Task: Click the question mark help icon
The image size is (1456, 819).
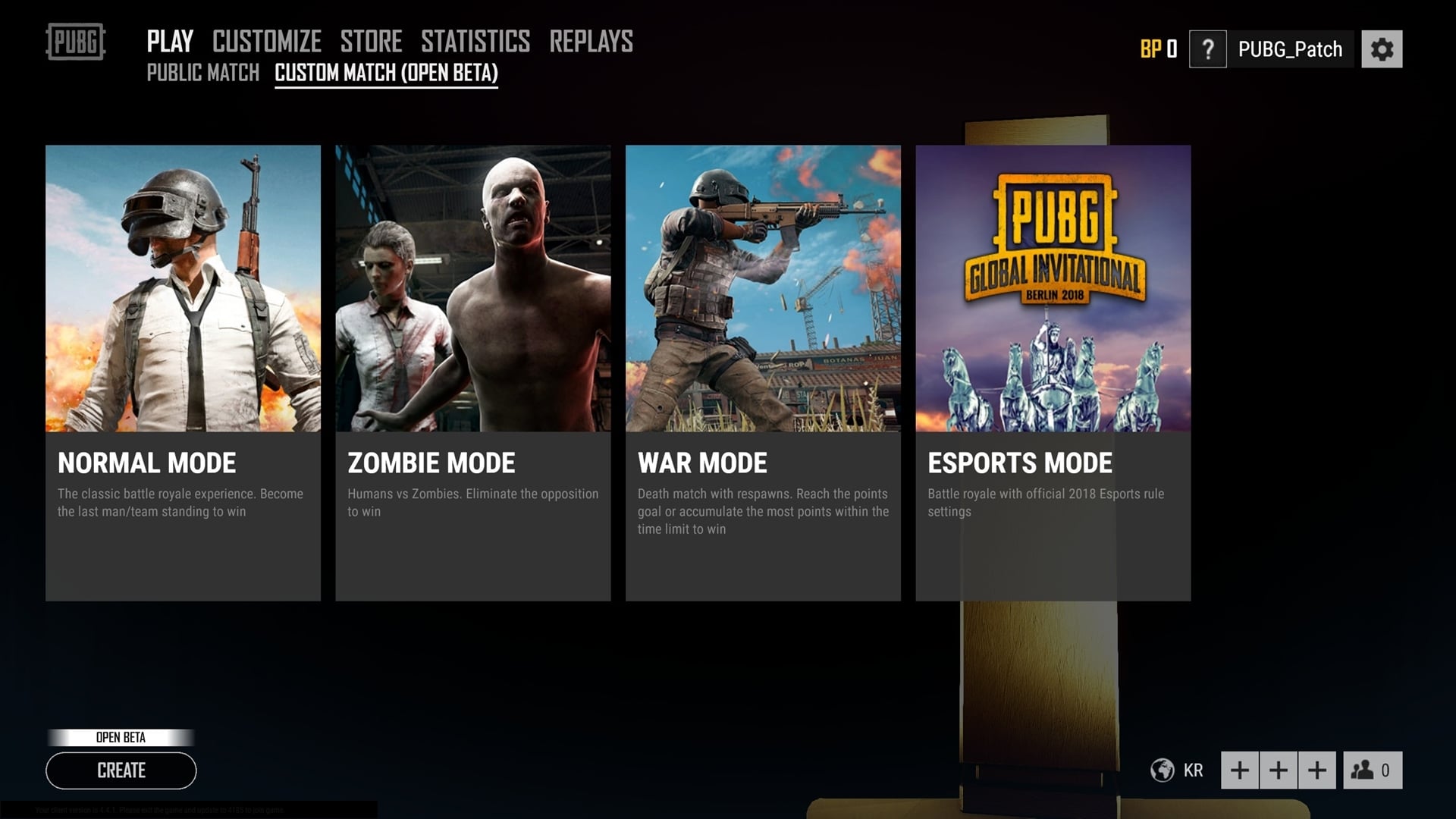Action: click(x=1209, y=49)
